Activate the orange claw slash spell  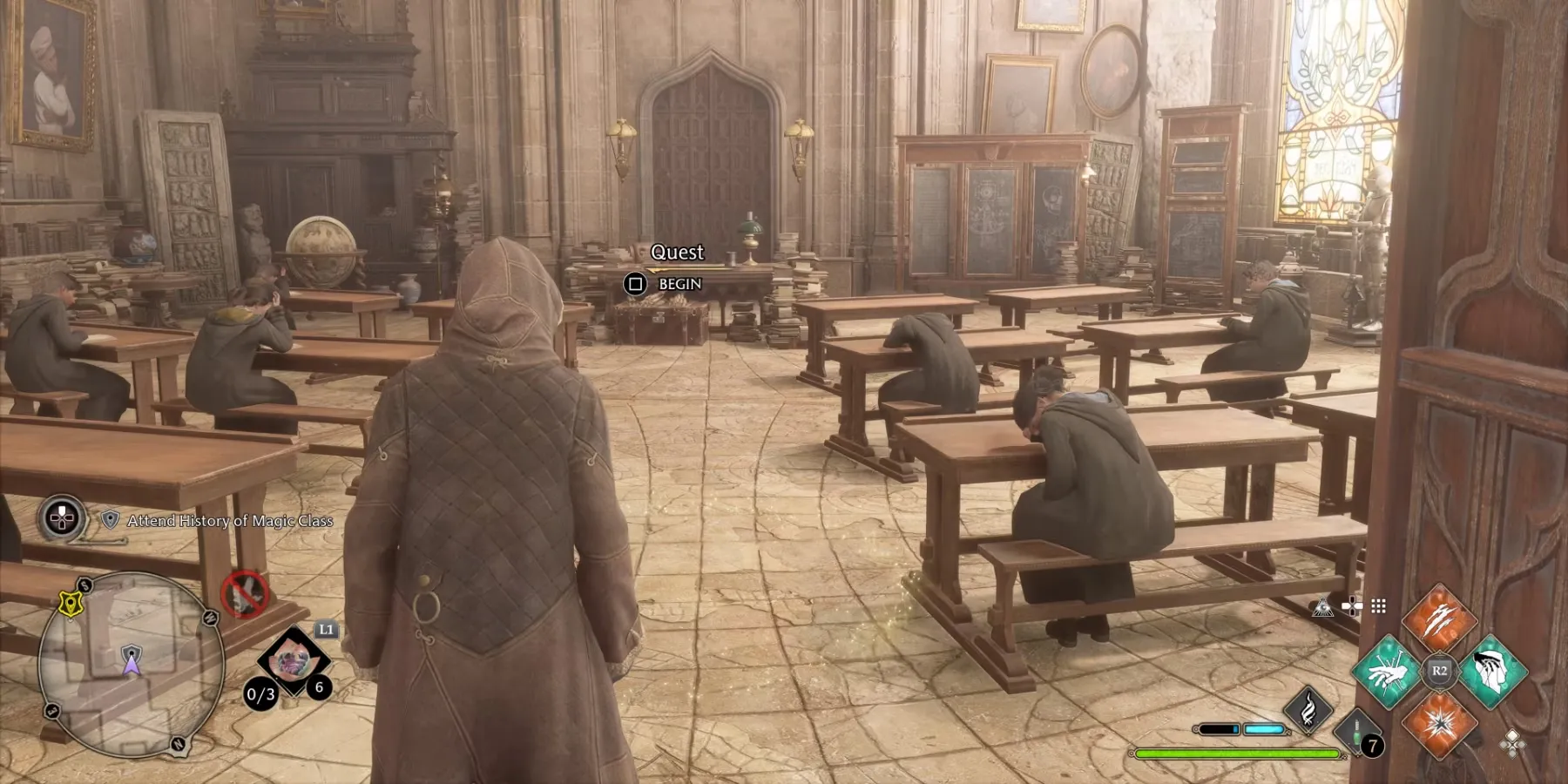pos(1438,620)
